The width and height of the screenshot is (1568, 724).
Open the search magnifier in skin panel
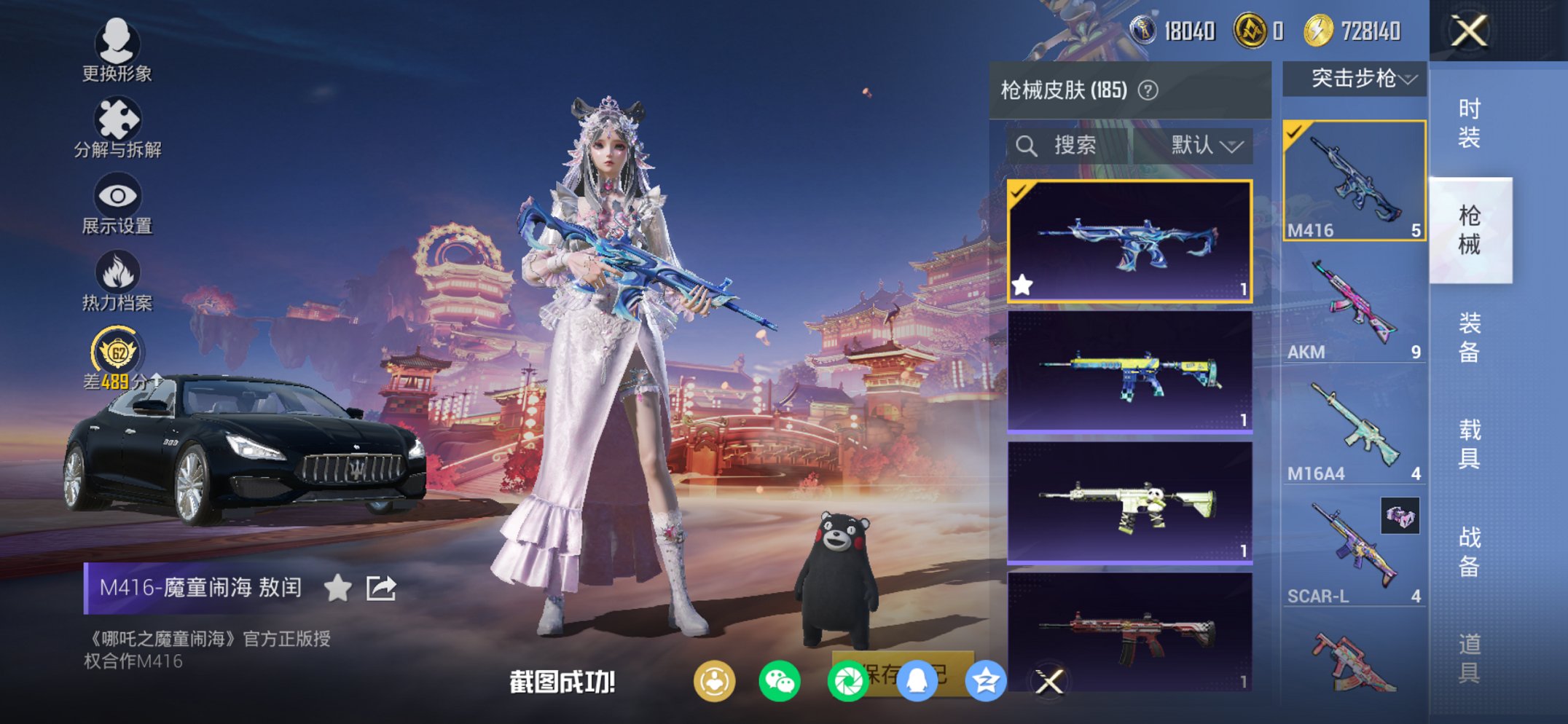pyautogui.click(x=1027, y=145)
